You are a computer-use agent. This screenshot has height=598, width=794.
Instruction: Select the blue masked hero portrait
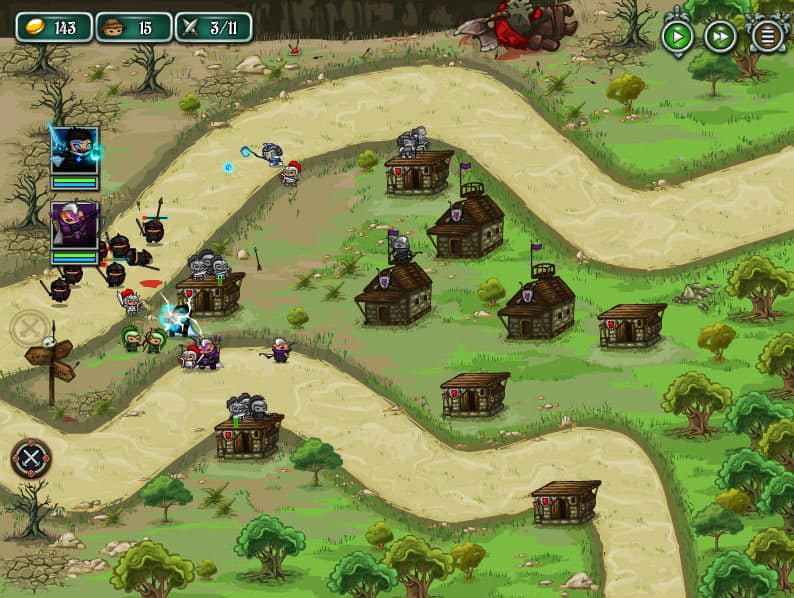pos(75,150)
